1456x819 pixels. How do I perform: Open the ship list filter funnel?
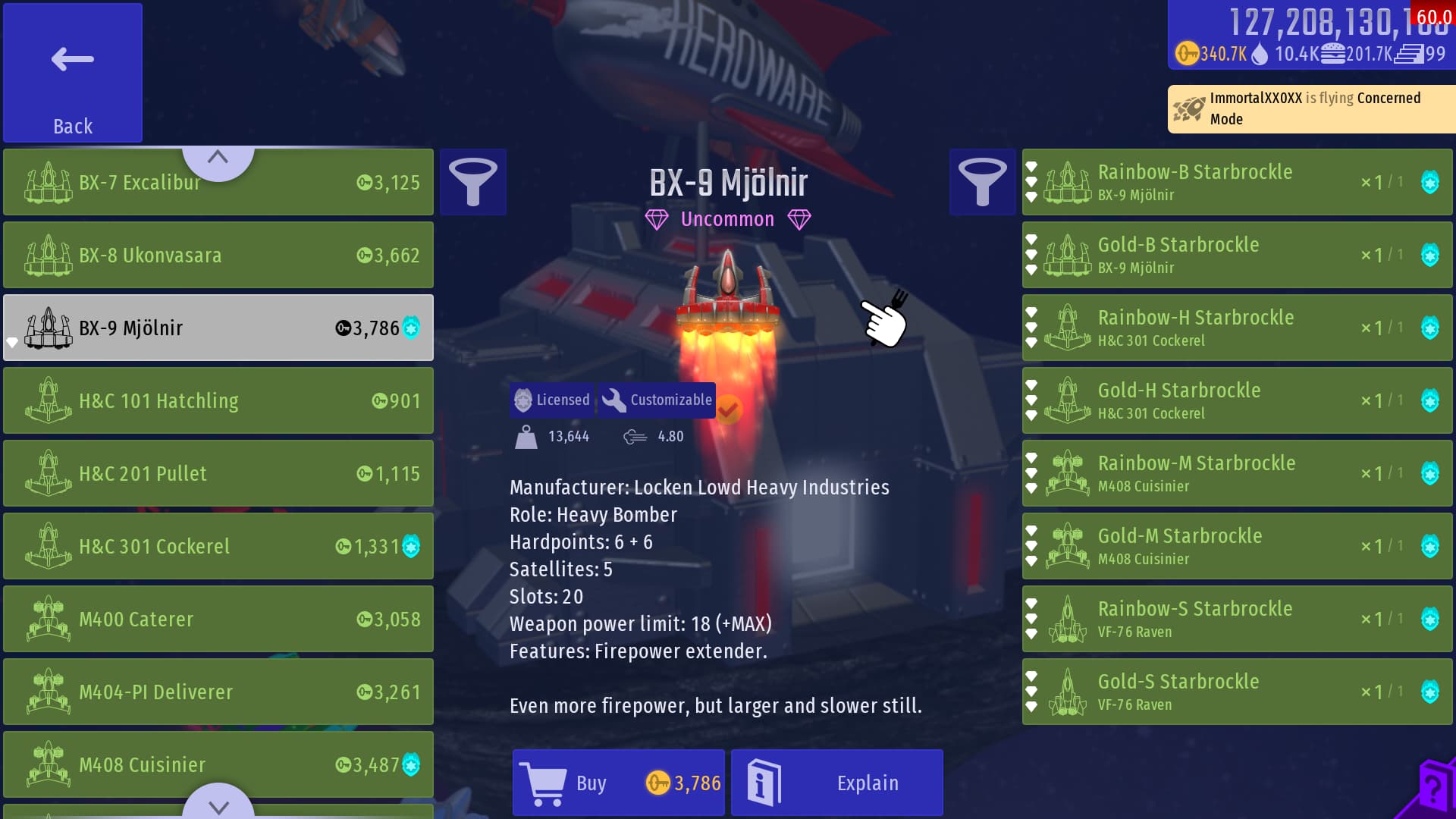(473, 183)
